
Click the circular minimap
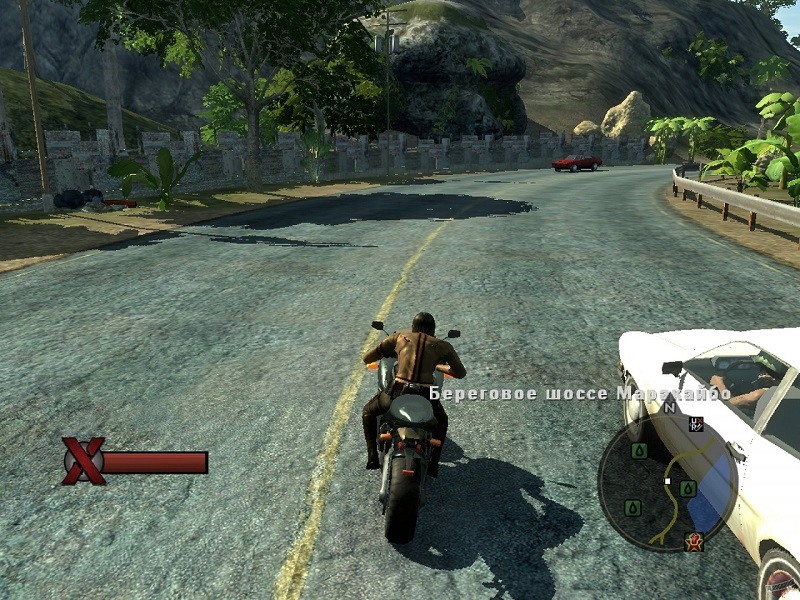pyautogui.click(x=667, y=484)
